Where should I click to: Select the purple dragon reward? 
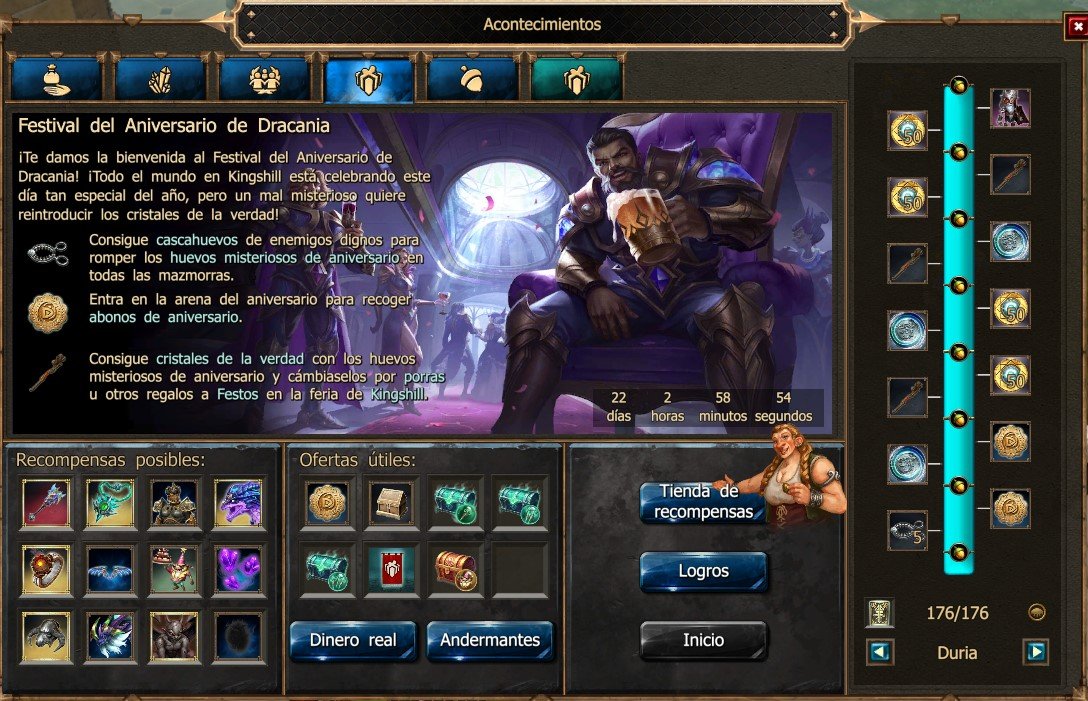(x=238, y=503)
